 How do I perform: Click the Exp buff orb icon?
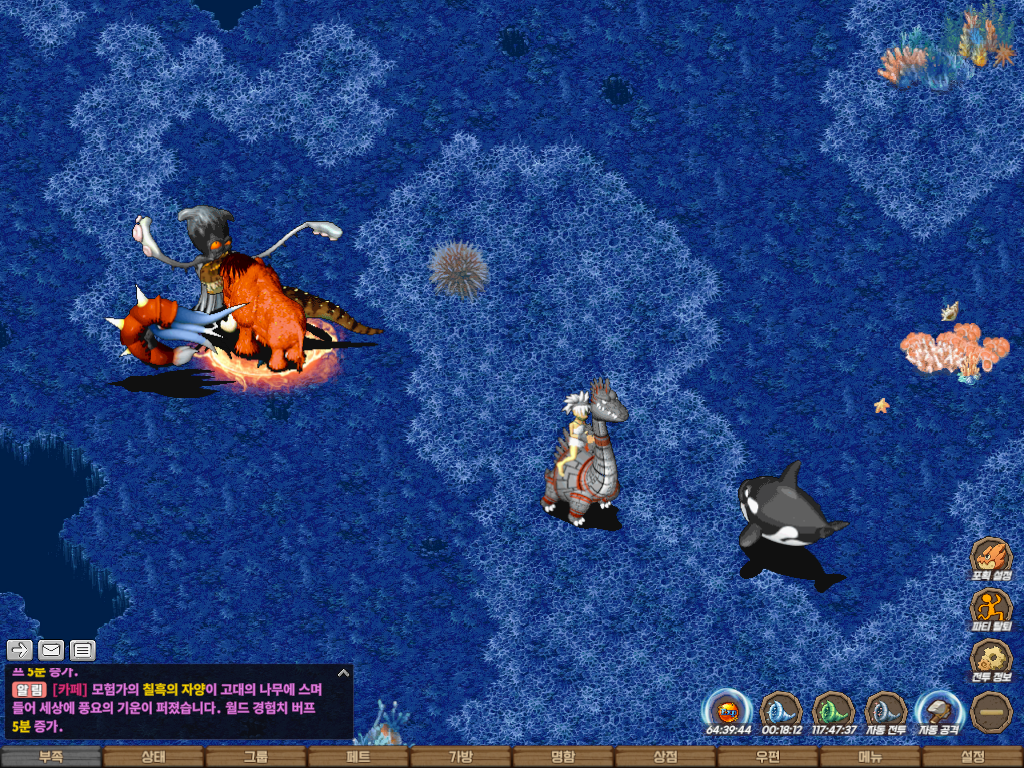(728, 709)
